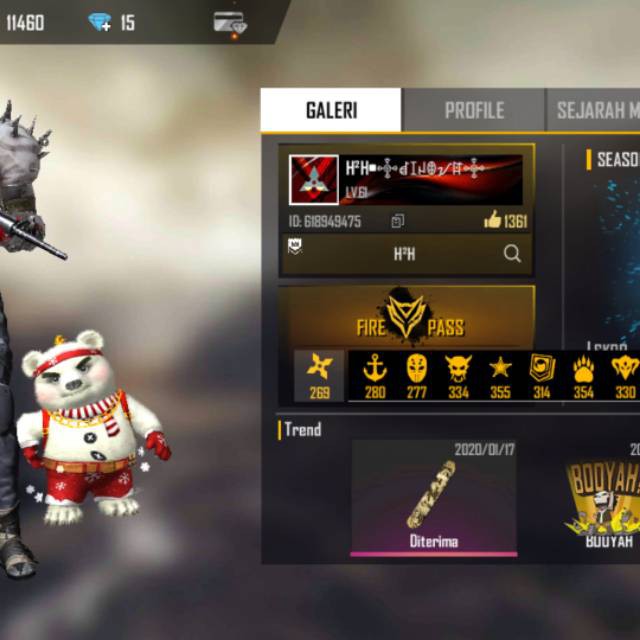Give a like with the thumbs-up icon
The width and height of the screenshot is (640, 640).
(492, 220)
